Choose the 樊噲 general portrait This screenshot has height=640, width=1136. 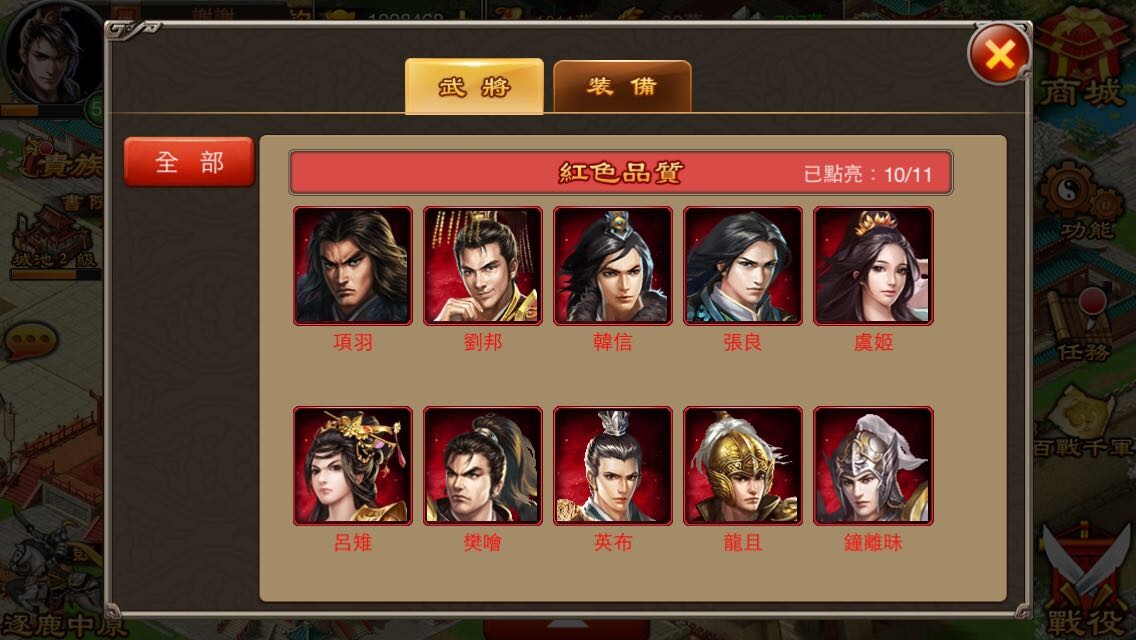tap(482, 466)
